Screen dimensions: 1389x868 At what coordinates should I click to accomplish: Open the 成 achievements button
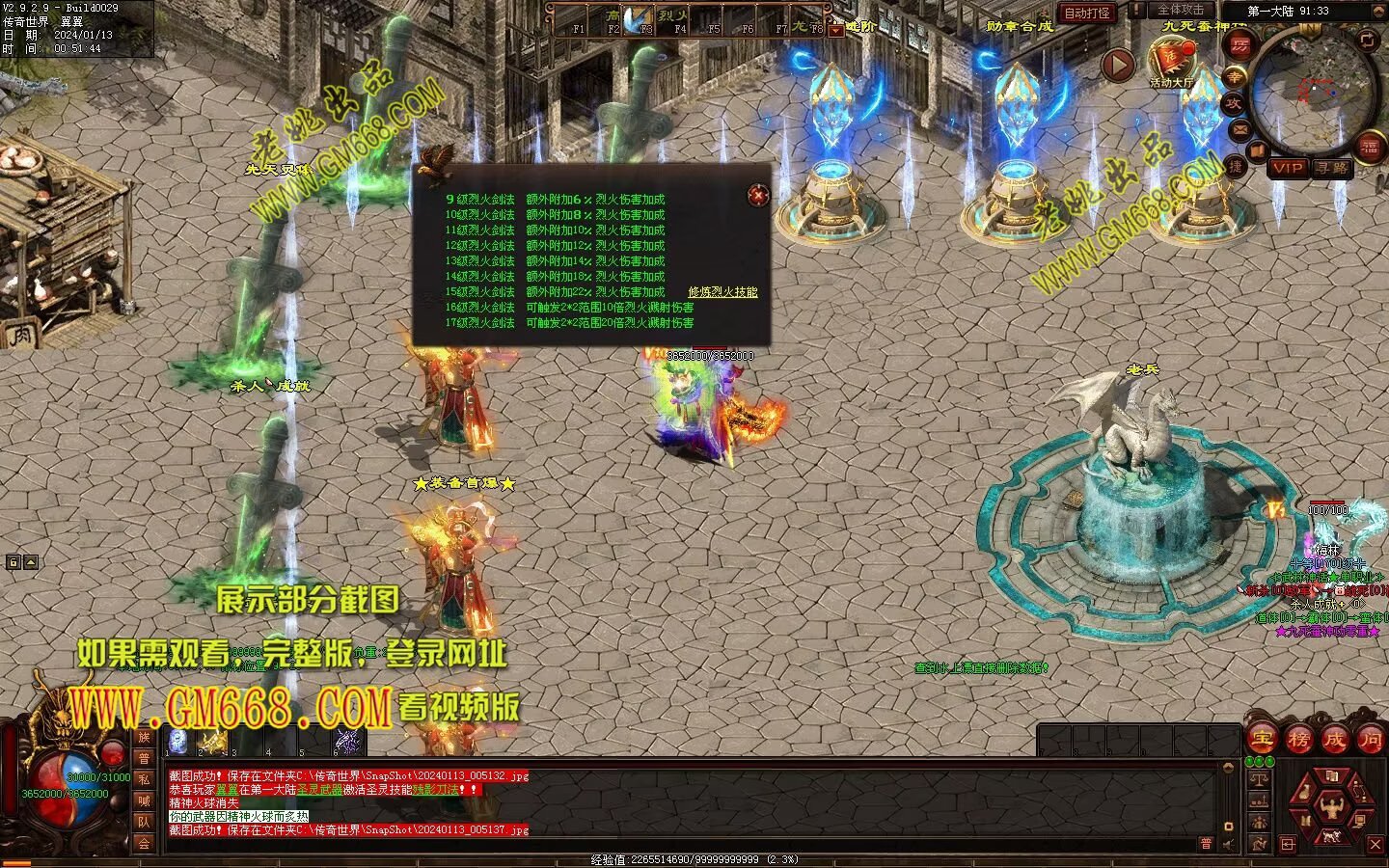[x=1335, y=740]
